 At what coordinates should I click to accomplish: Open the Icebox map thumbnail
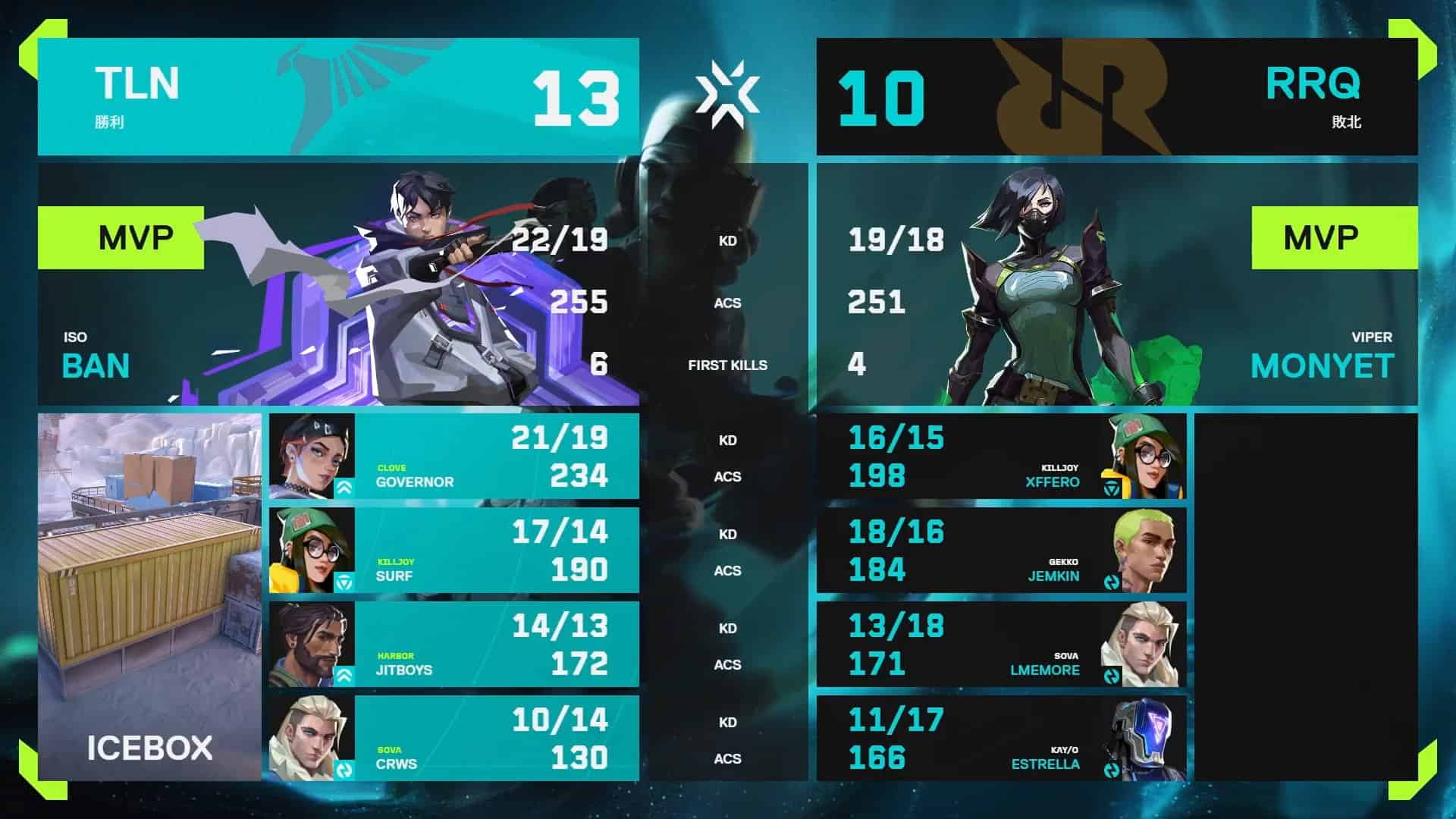tap(149, 597)
